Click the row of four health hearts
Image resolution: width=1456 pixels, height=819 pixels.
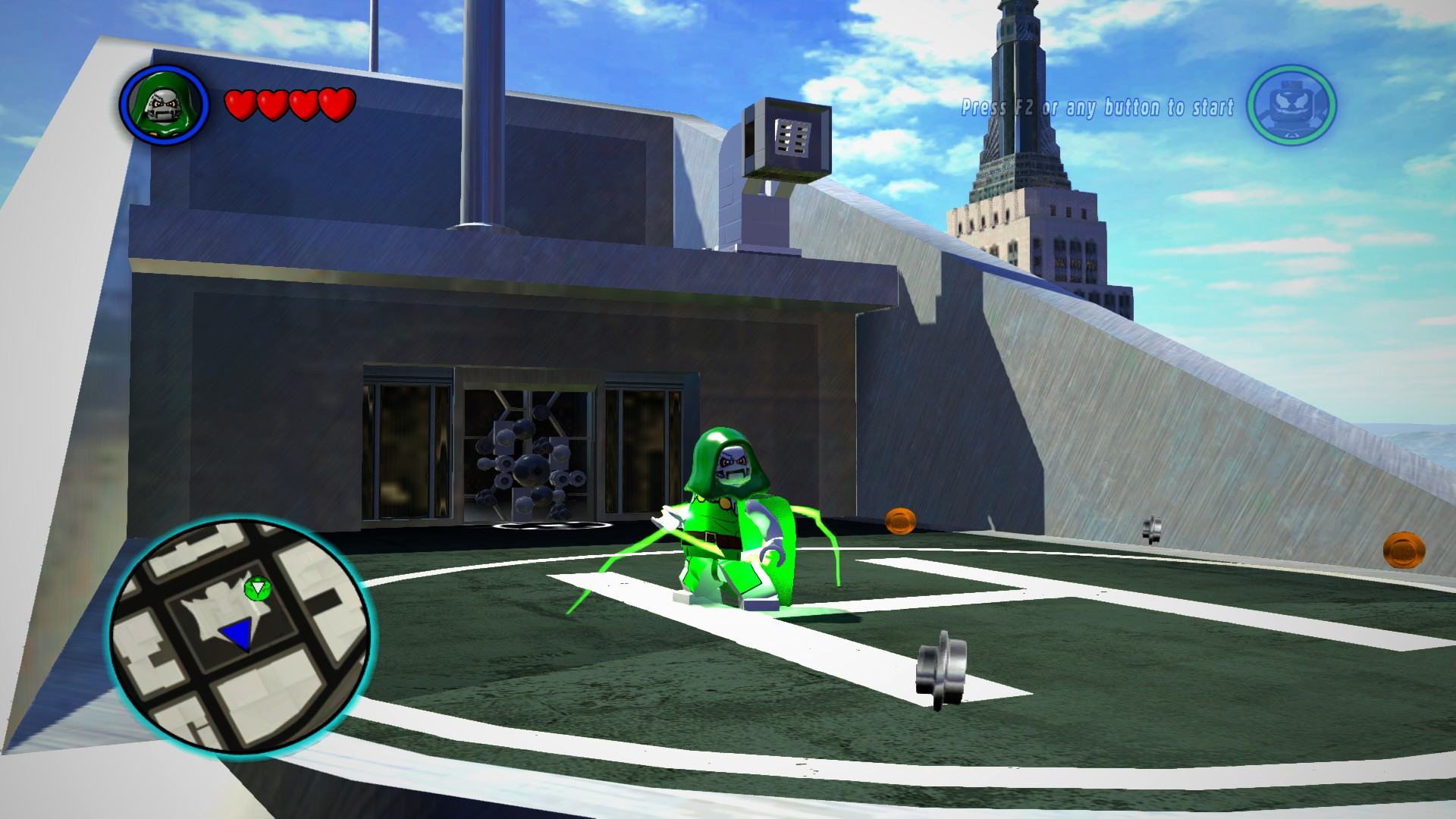pyautogui.click(x=288, y=105)
